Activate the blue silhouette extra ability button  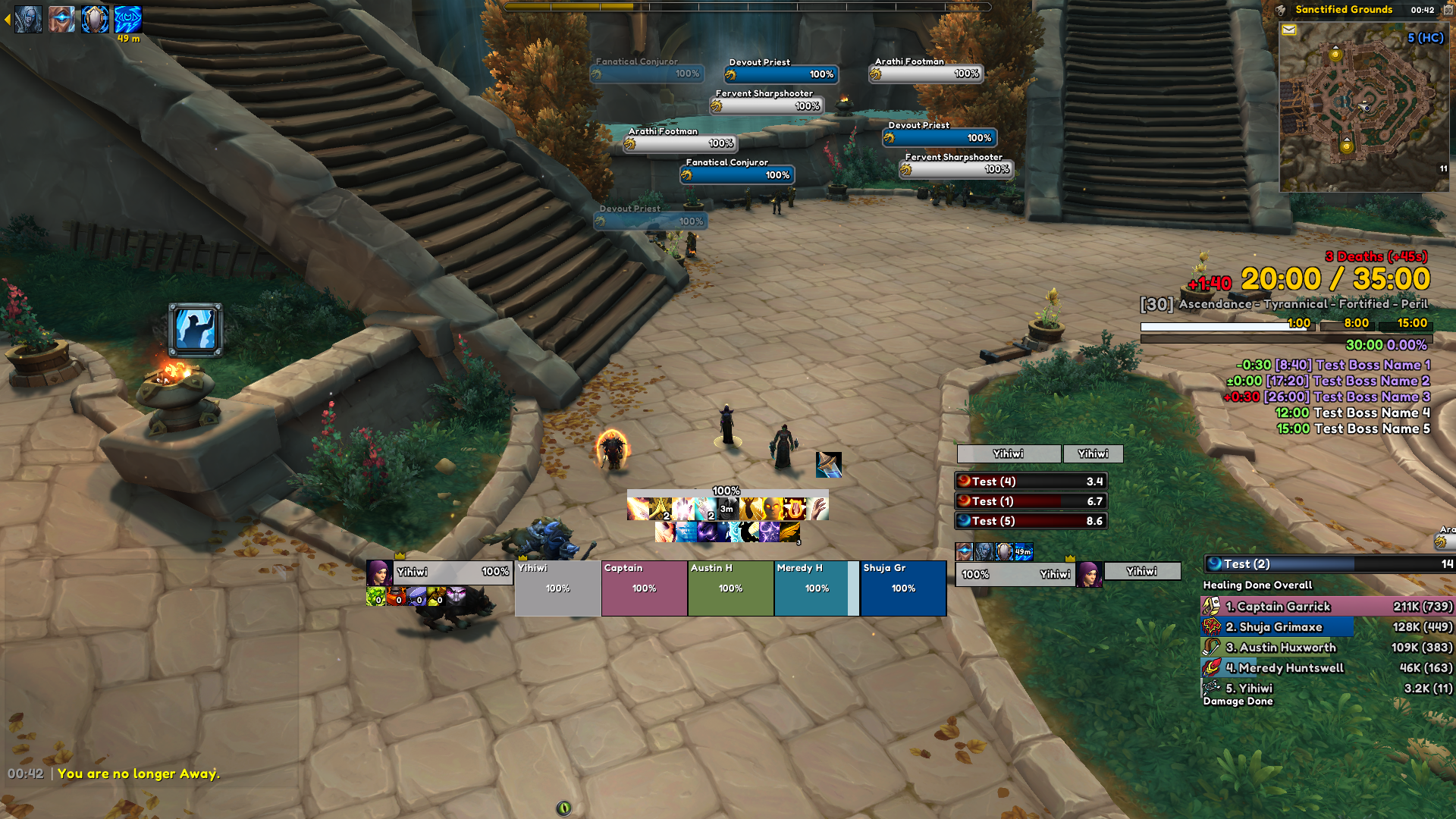point(196,330)
